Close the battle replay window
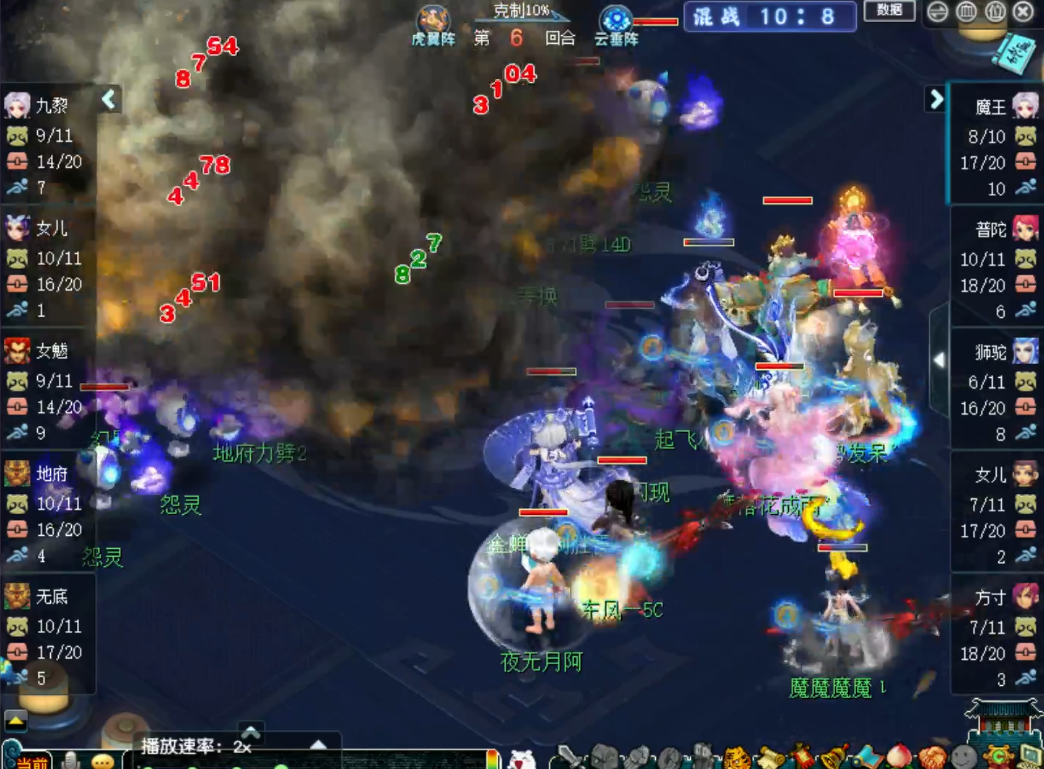1044x769 pixels. click(x=1023, y=12)
